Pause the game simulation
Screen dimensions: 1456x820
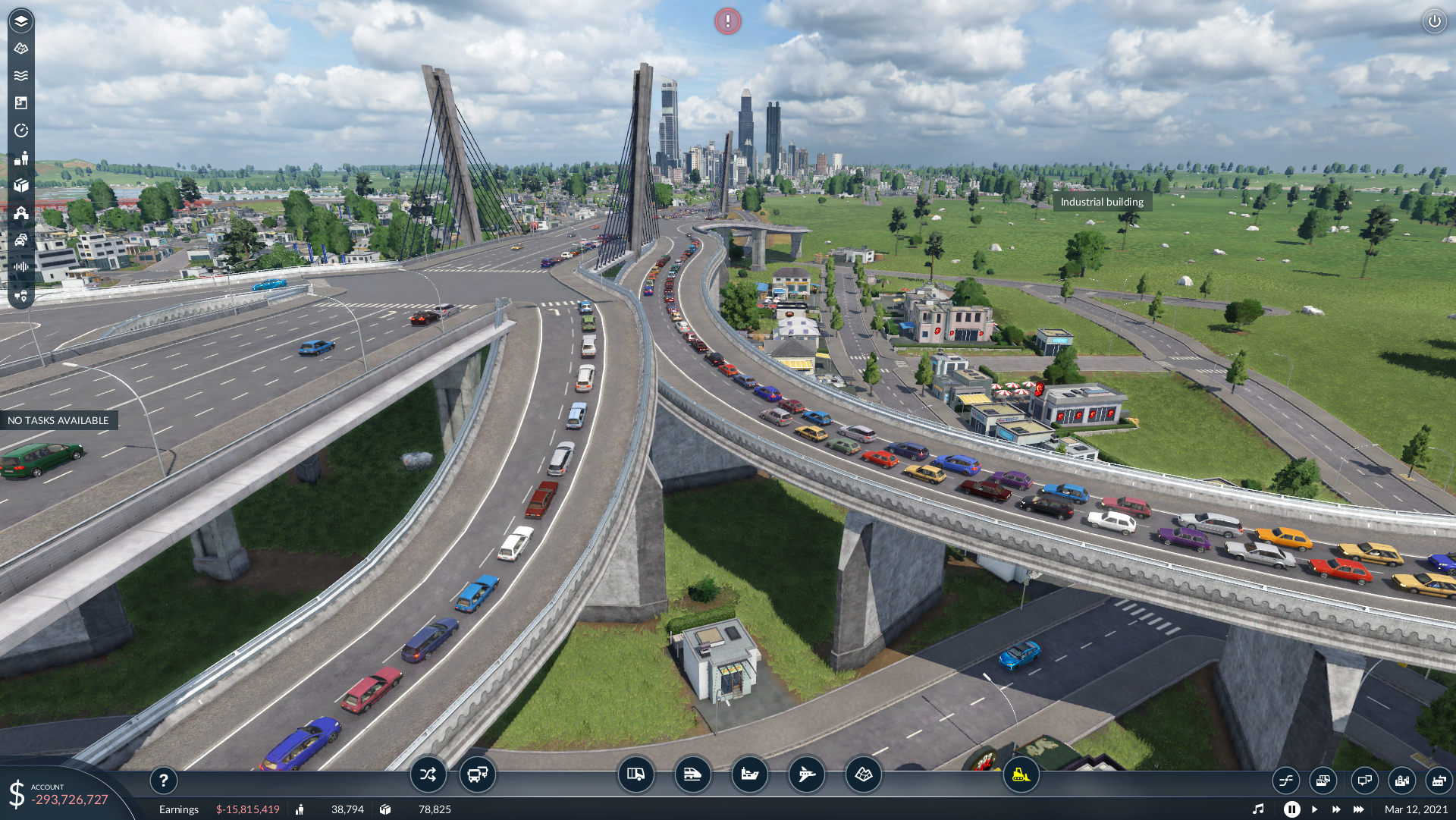coord(1291,809)
